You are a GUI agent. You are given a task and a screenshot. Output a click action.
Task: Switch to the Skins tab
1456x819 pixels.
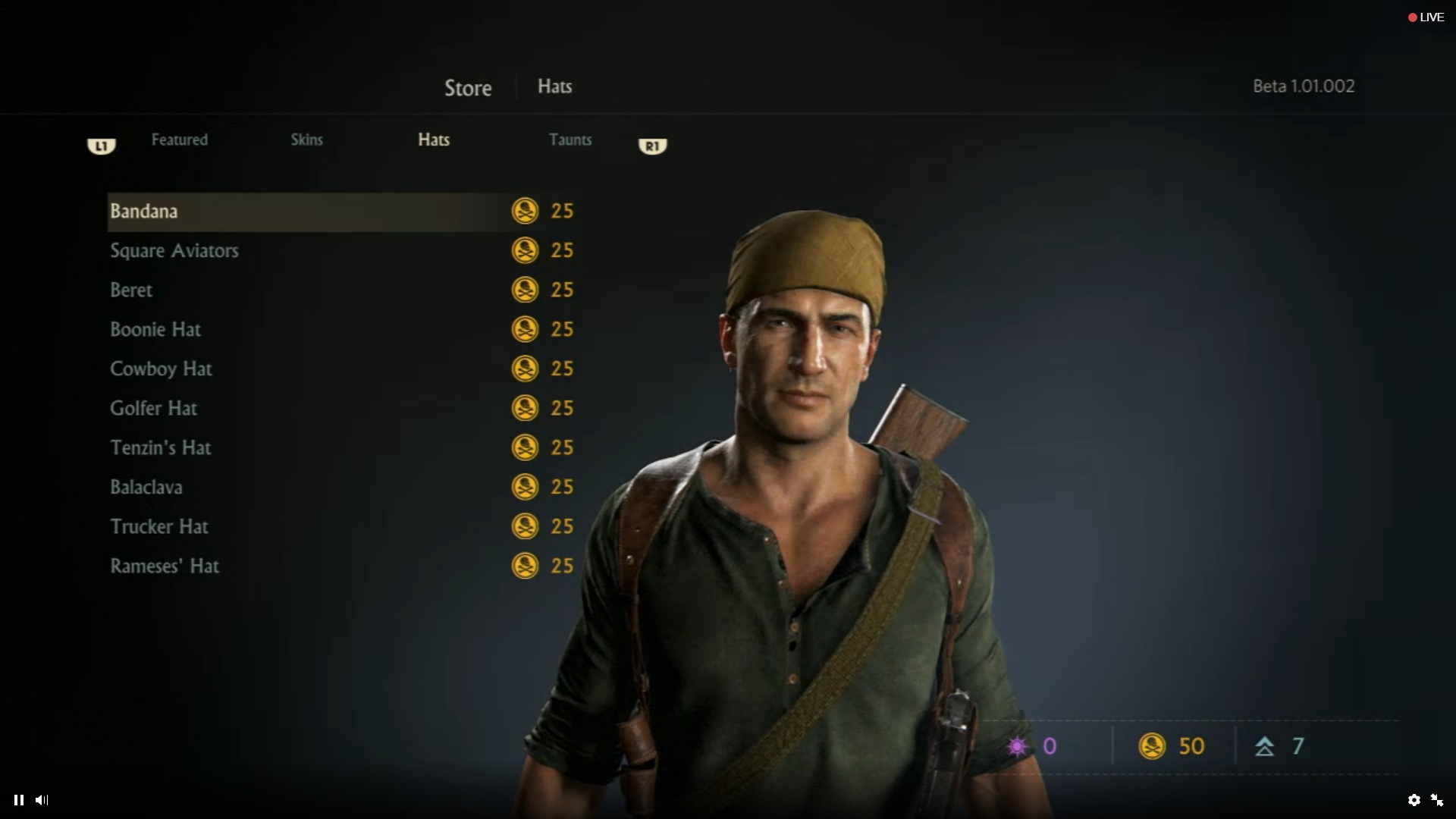click(306, 140)
